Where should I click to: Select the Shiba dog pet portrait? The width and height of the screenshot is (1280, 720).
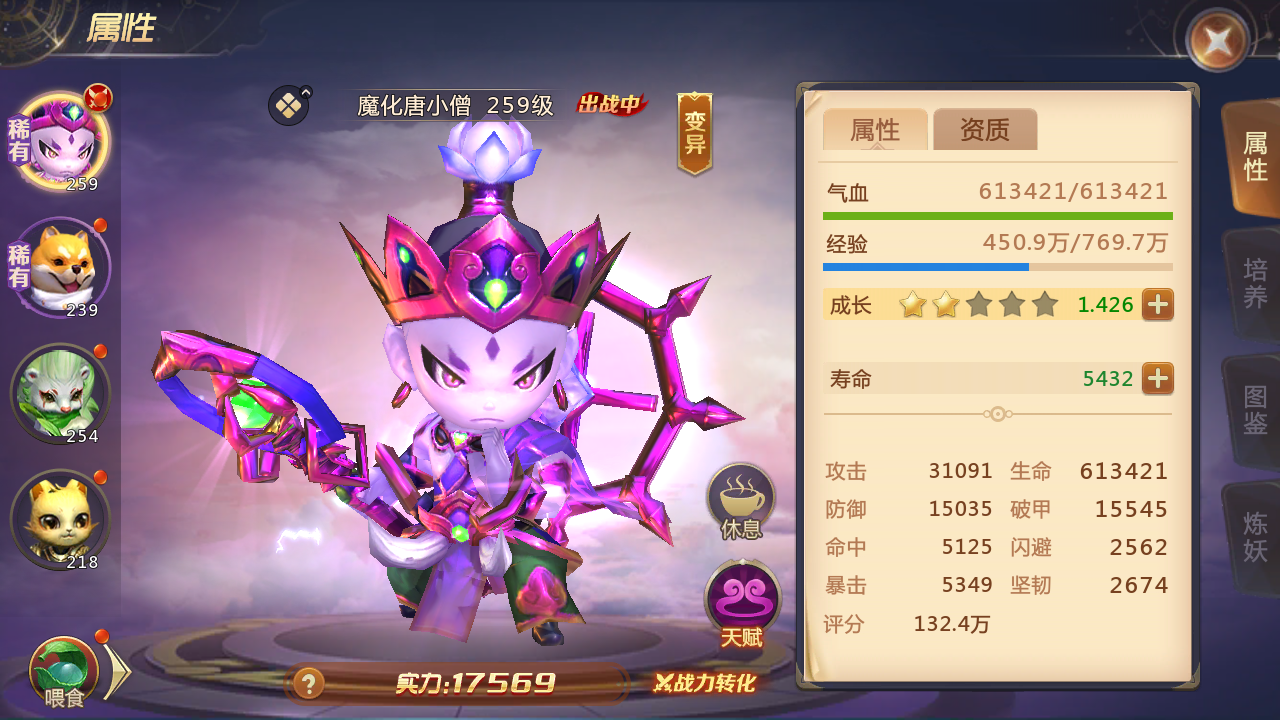click(x=63, y=267)
